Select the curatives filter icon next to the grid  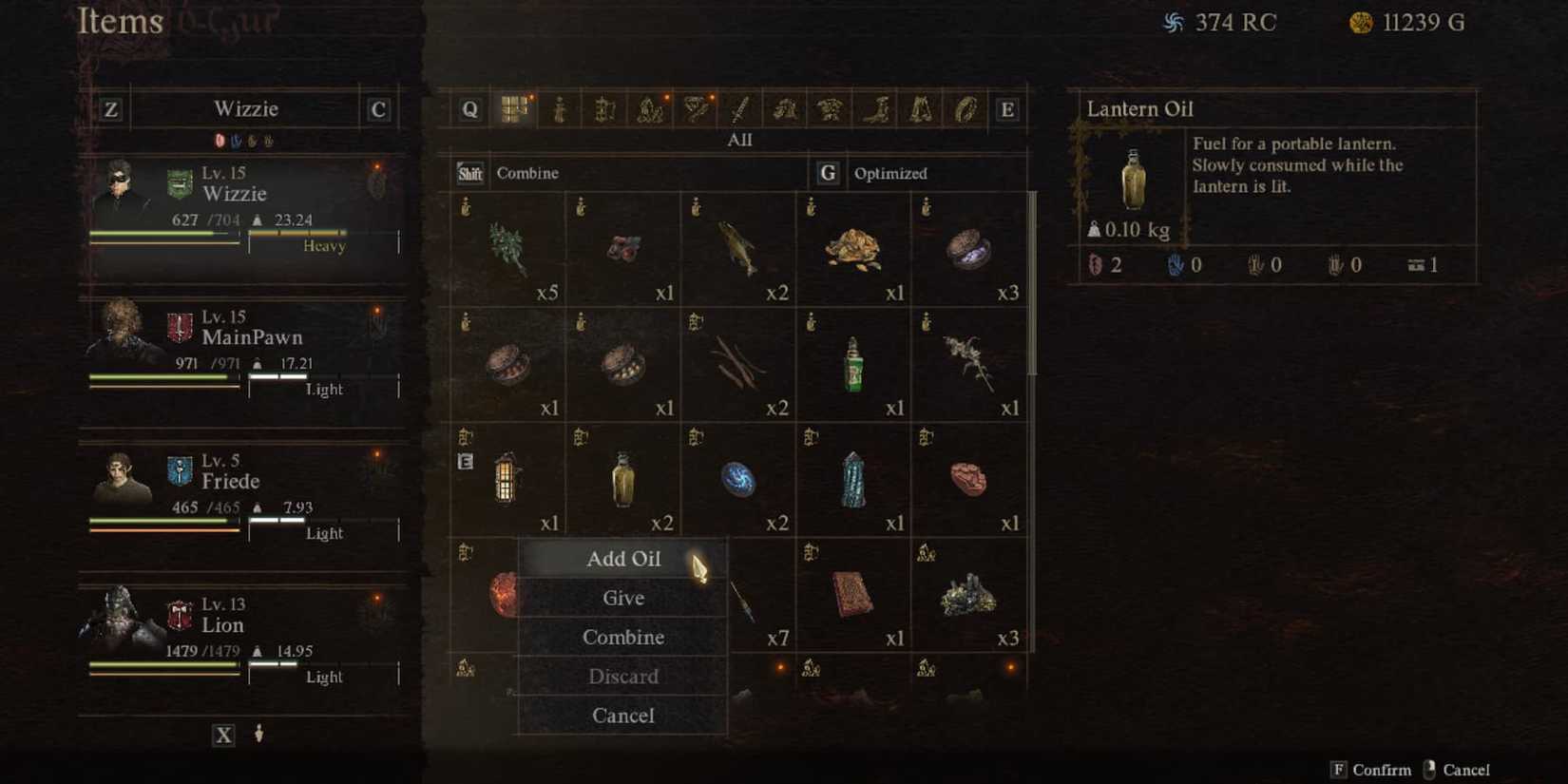(x=562, y=109)
